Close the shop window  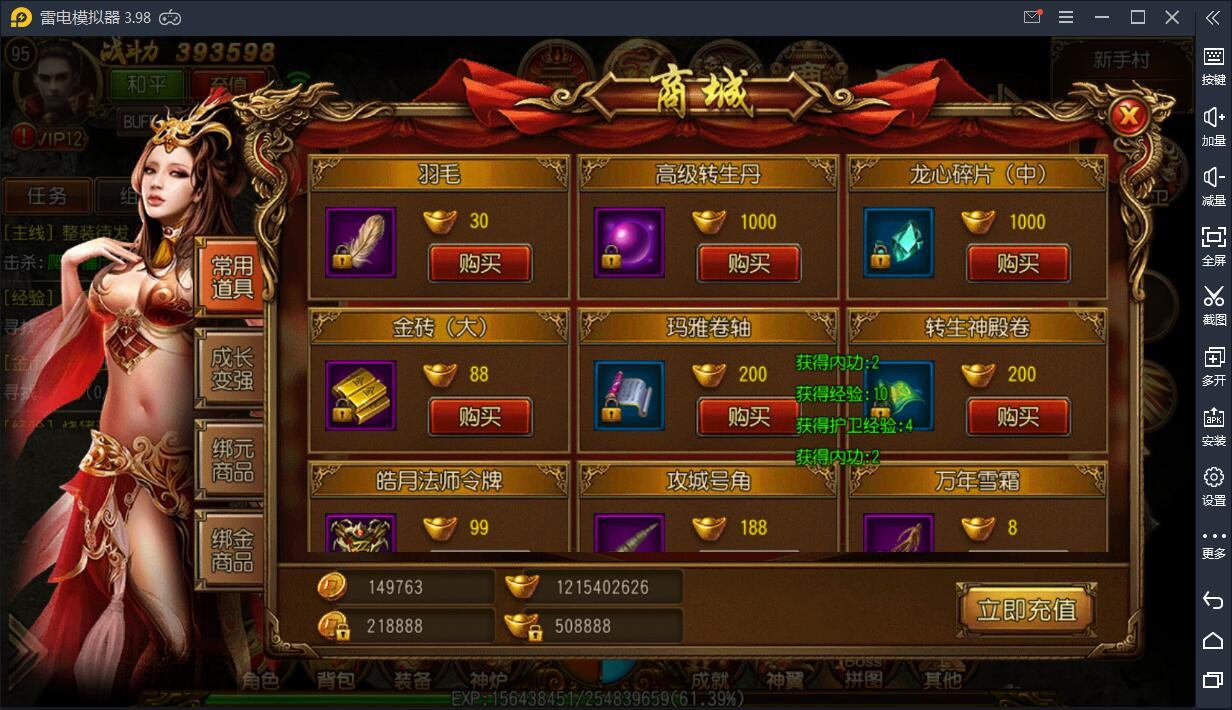tap(1129, 117)
